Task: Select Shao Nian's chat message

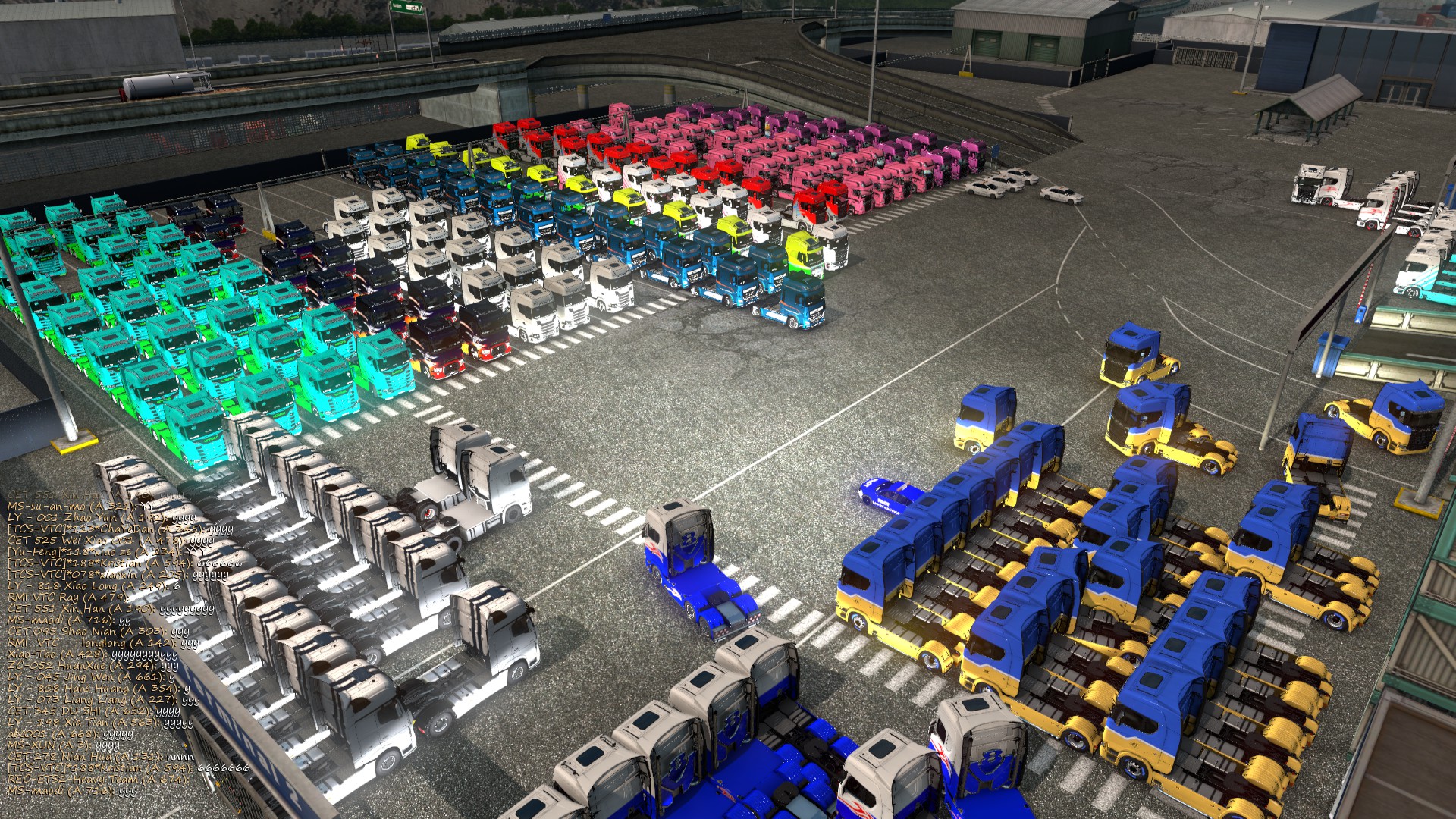Action: click(98, 631)
